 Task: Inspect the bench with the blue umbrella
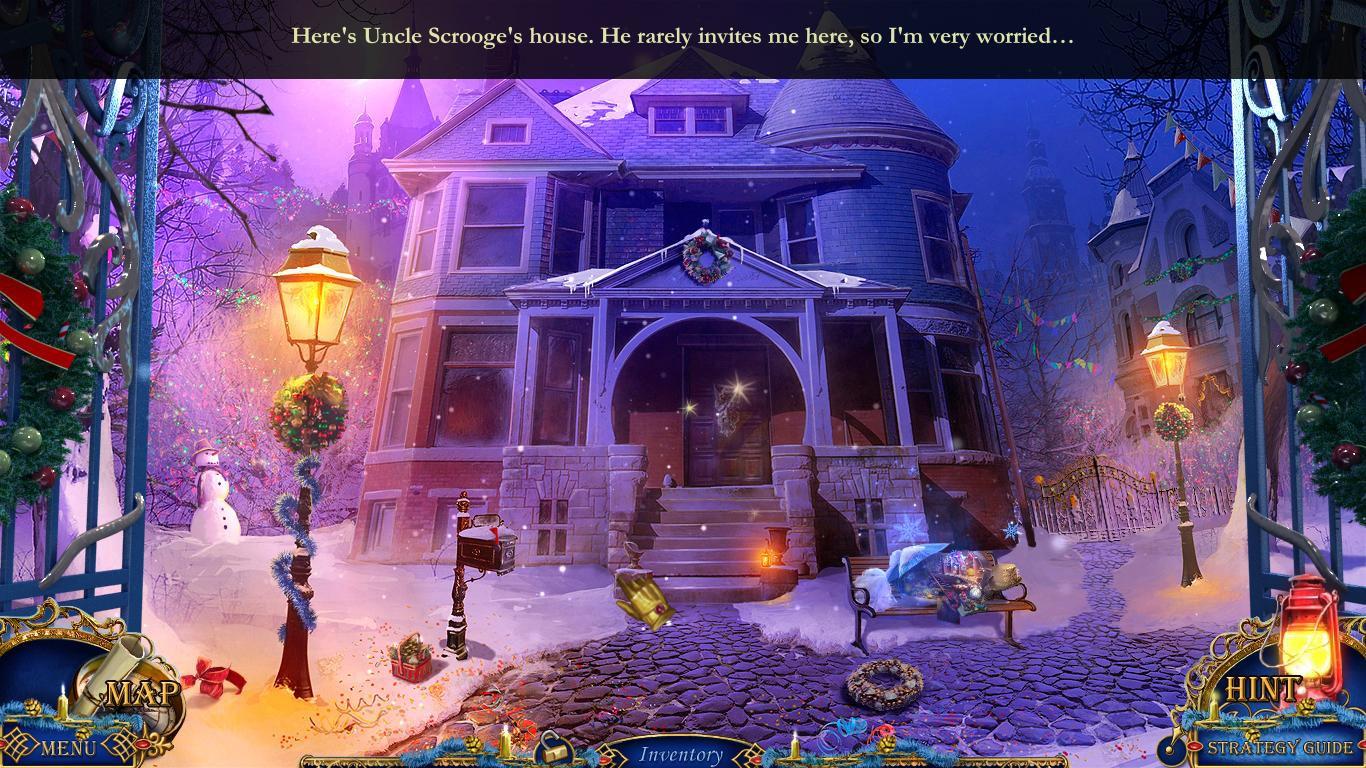[930, 580]
